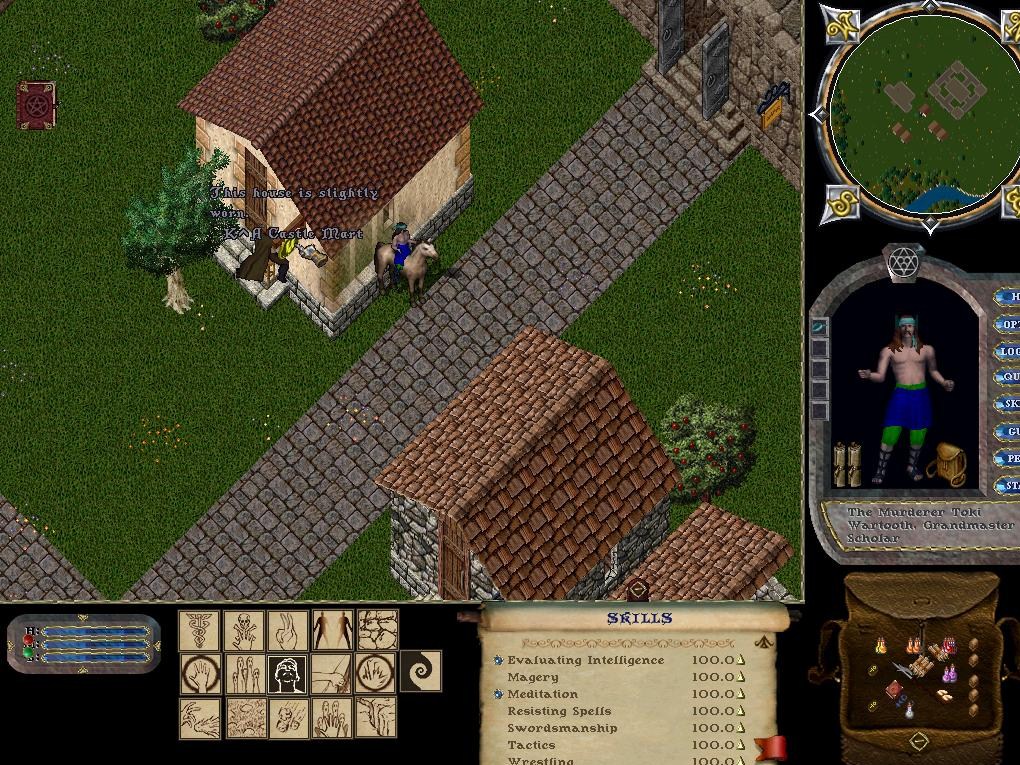Cast the skull and crossbones spell
The height and width of the screenshot is (765, 1020).
(244, 630)
